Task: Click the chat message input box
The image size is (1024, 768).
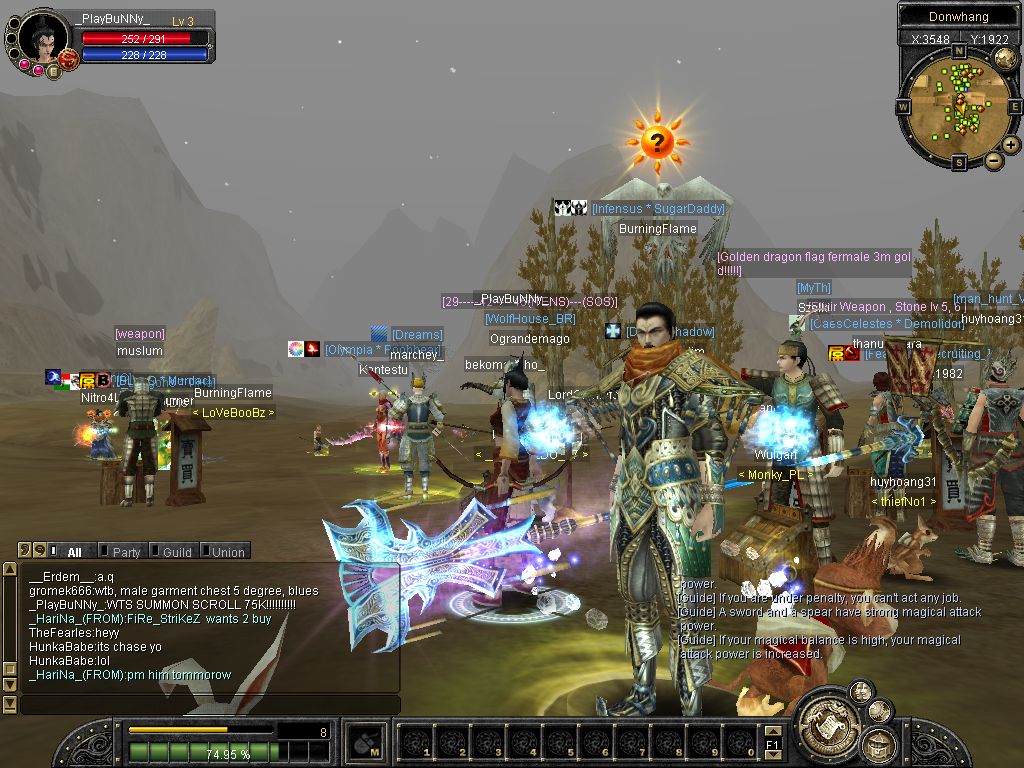Action: pyautogui.click(x=210, y=705)
